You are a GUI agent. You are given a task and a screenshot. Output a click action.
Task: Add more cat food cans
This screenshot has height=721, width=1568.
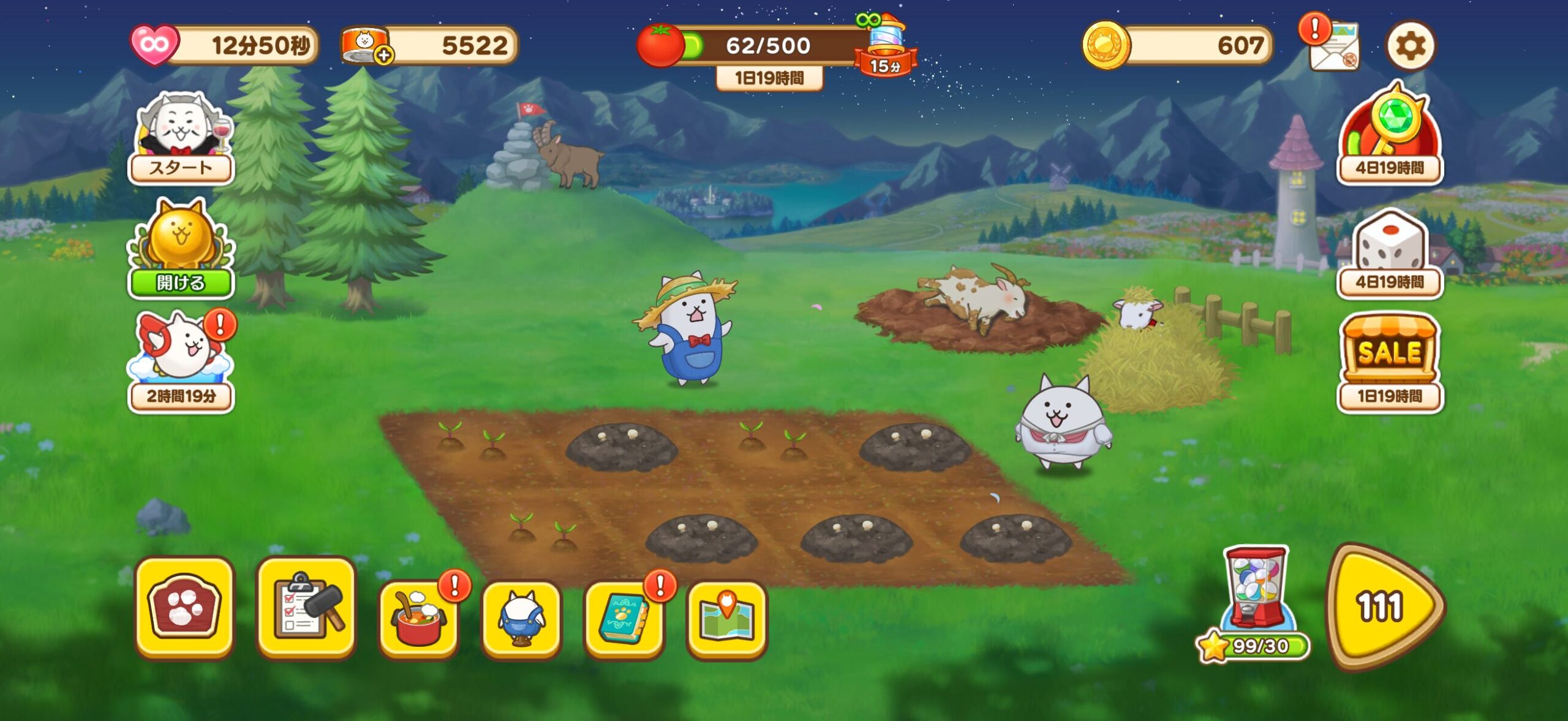383,56
